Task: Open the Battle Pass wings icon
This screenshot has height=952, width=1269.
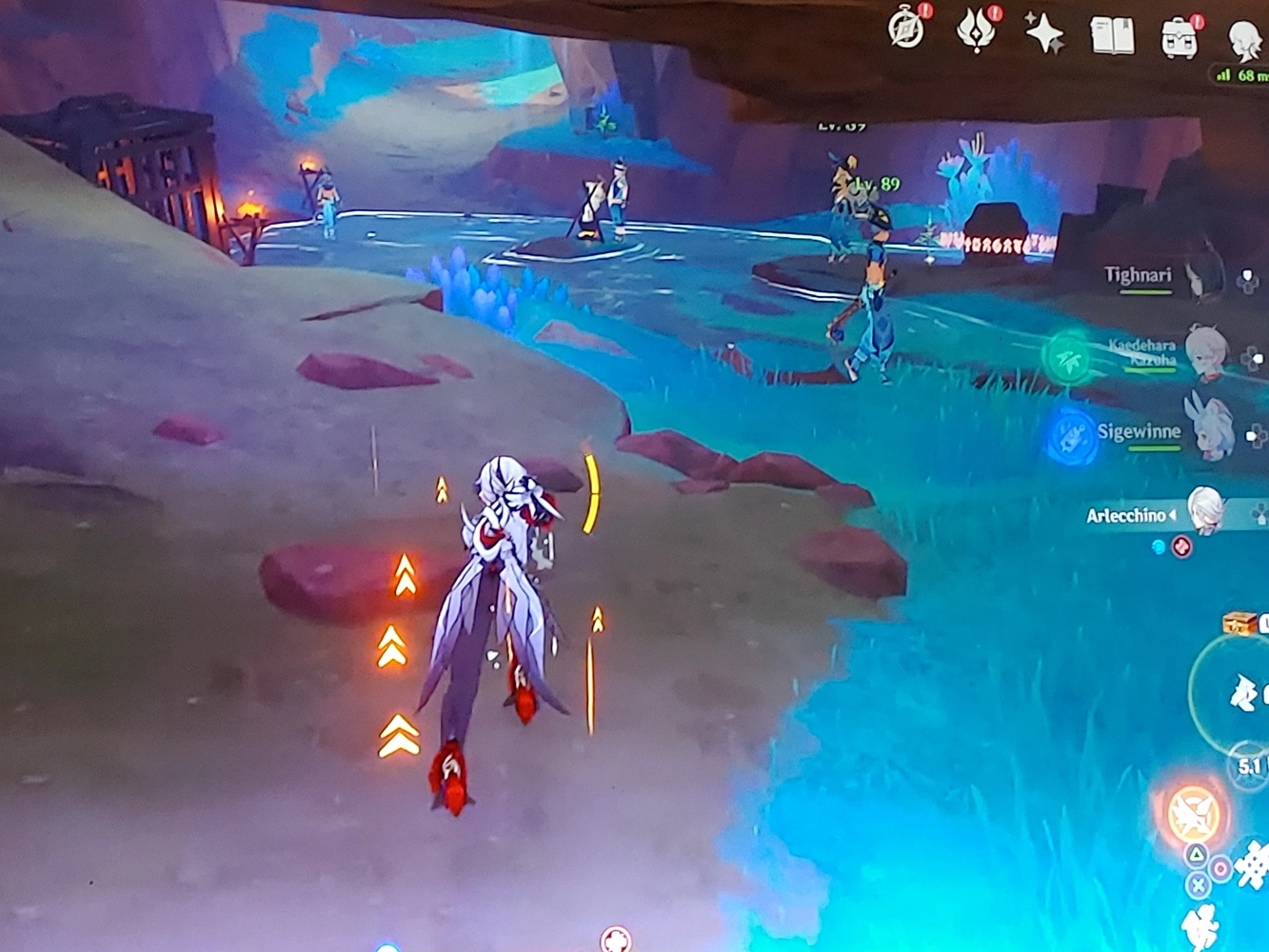Action: [974, 30]
